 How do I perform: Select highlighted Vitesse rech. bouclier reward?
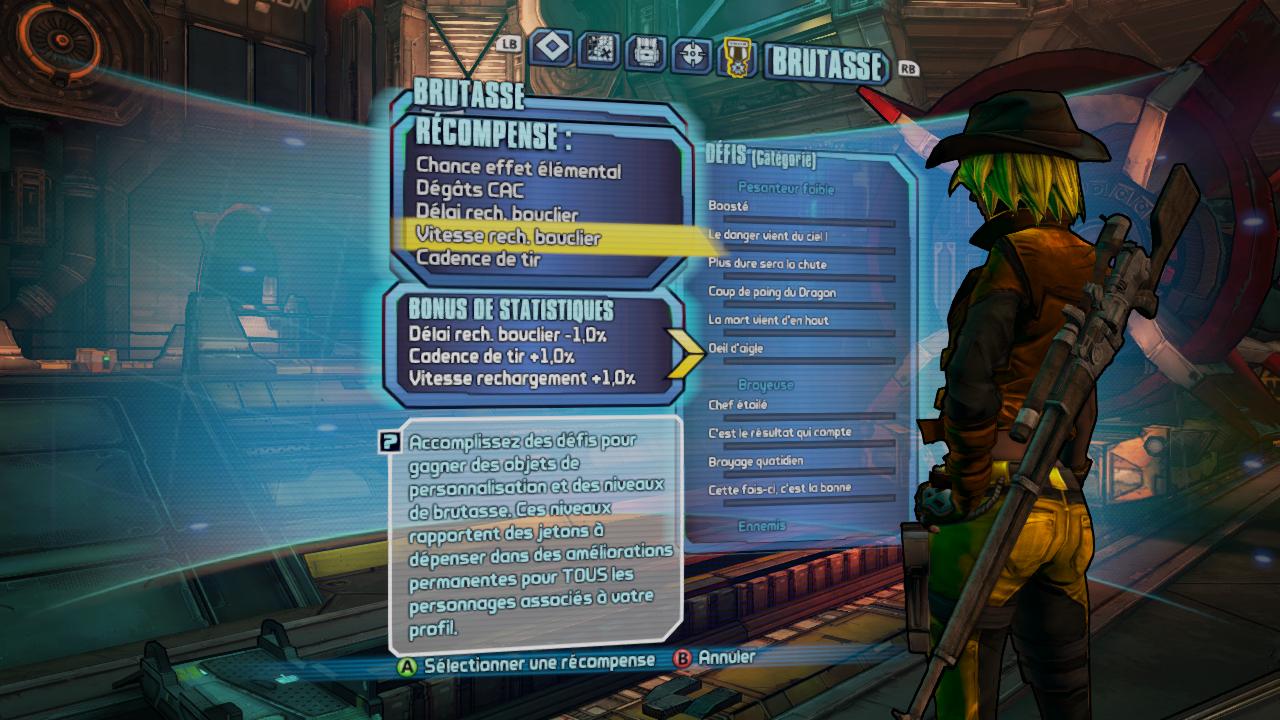508,237
